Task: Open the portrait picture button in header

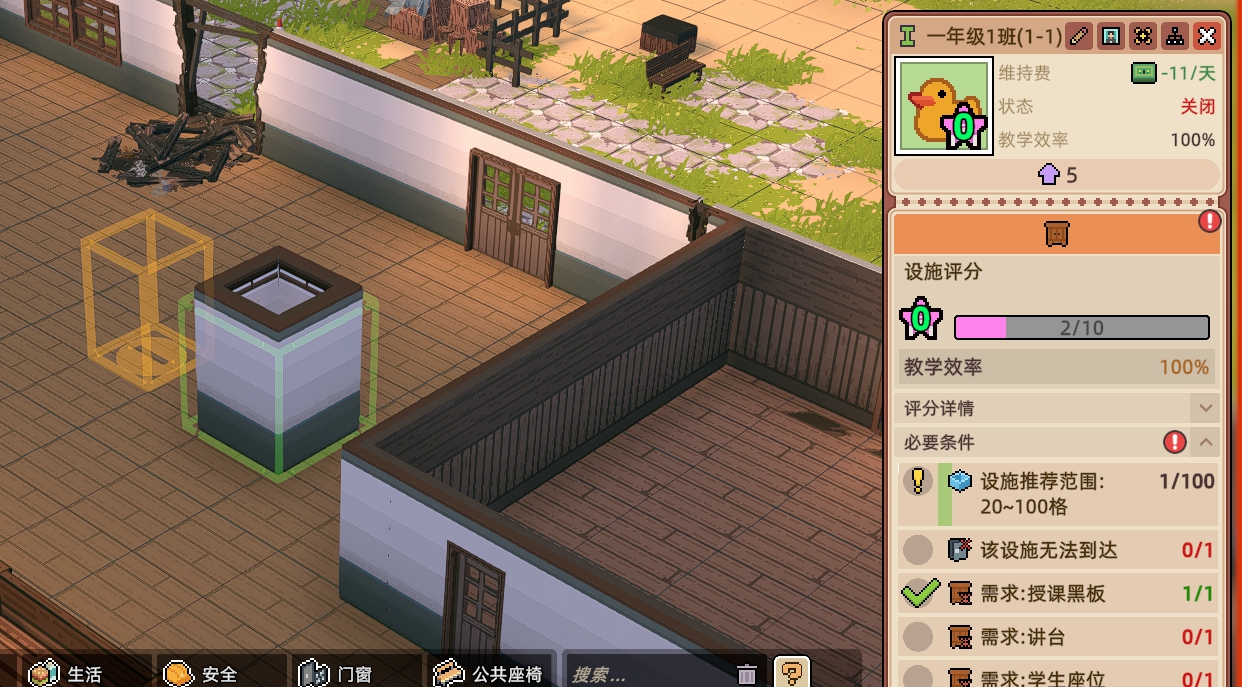Action: 1110,37
